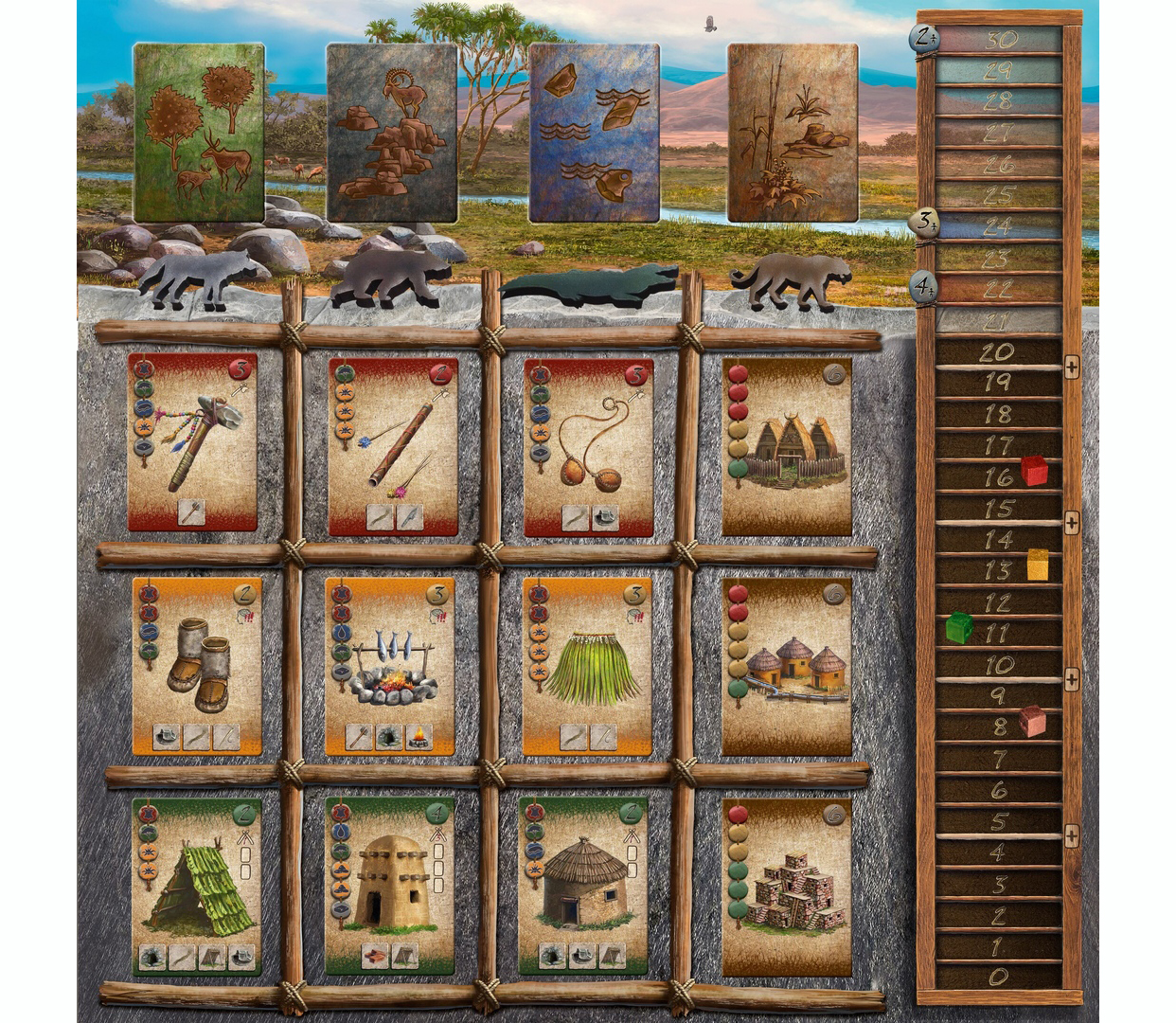Take the feathered stone axe card

(x=193, y=442)
